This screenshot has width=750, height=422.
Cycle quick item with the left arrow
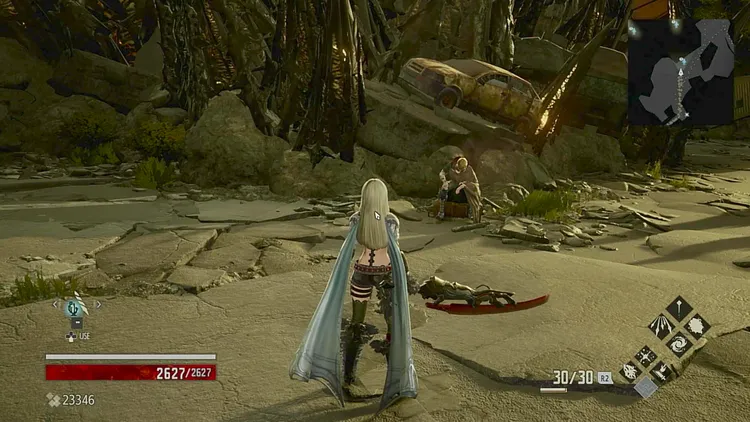(56, 303)
